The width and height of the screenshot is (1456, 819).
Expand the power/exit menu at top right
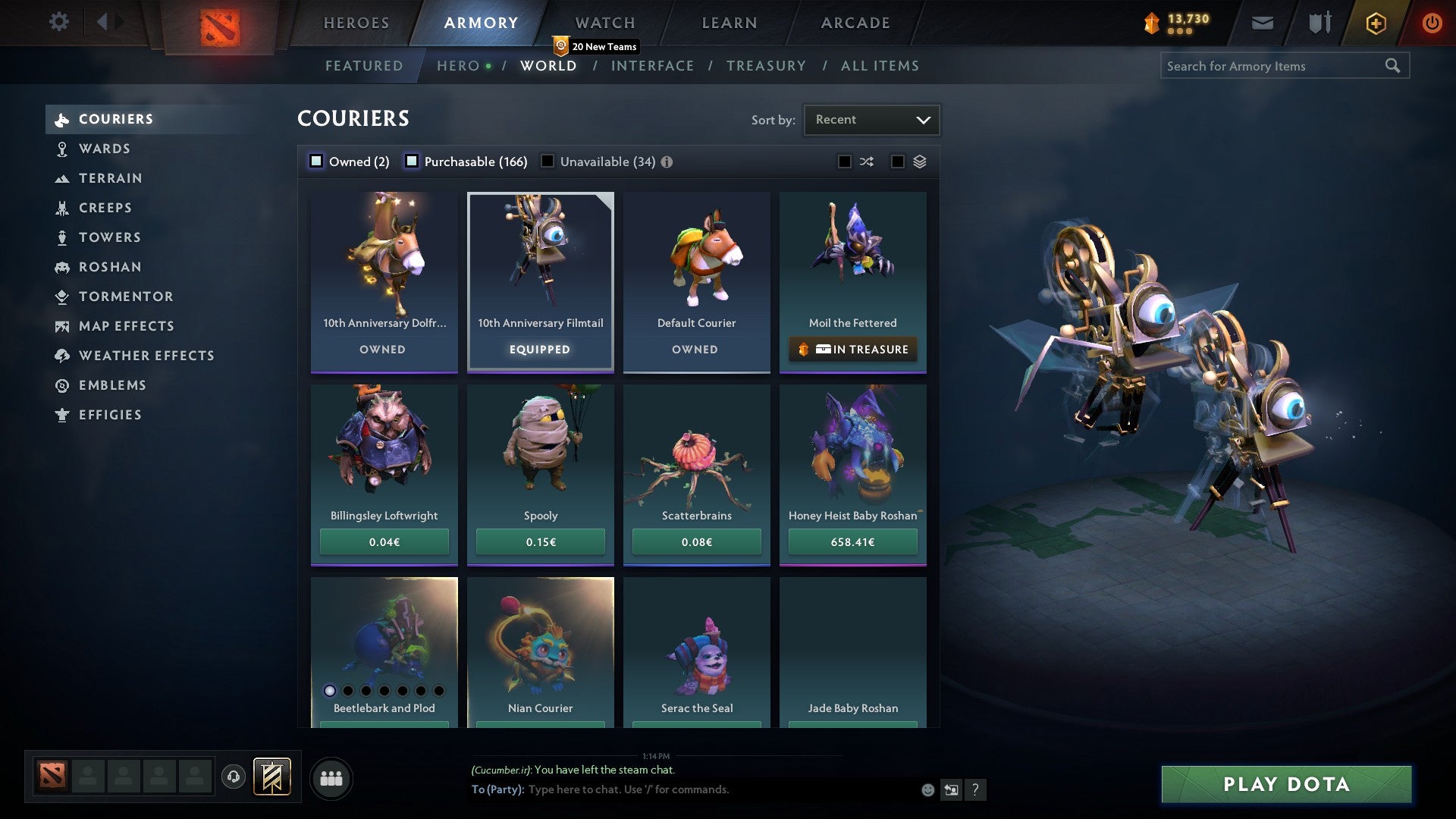coord(1432,23)
